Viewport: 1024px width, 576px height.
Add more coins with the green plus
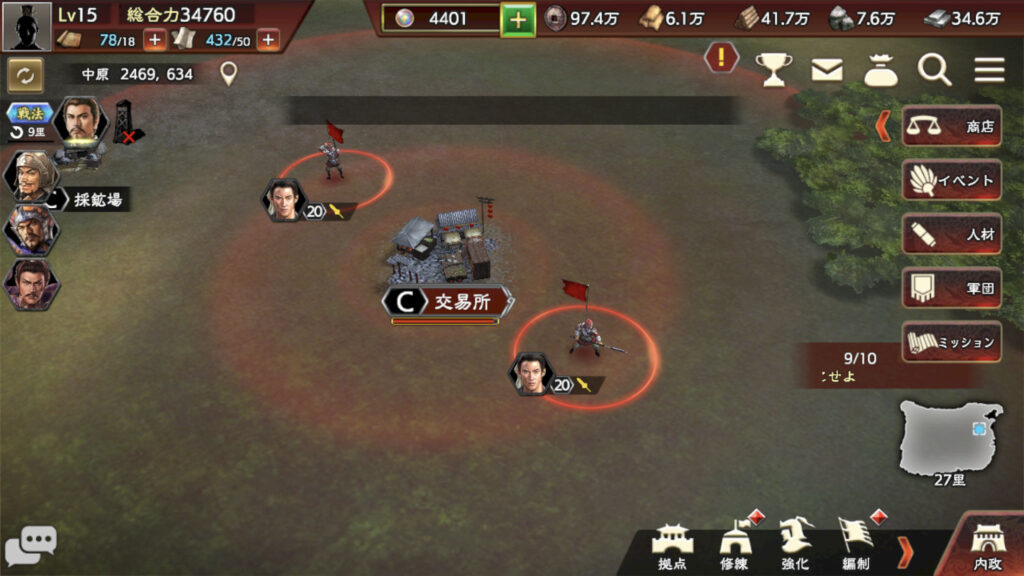click(518, 19)
